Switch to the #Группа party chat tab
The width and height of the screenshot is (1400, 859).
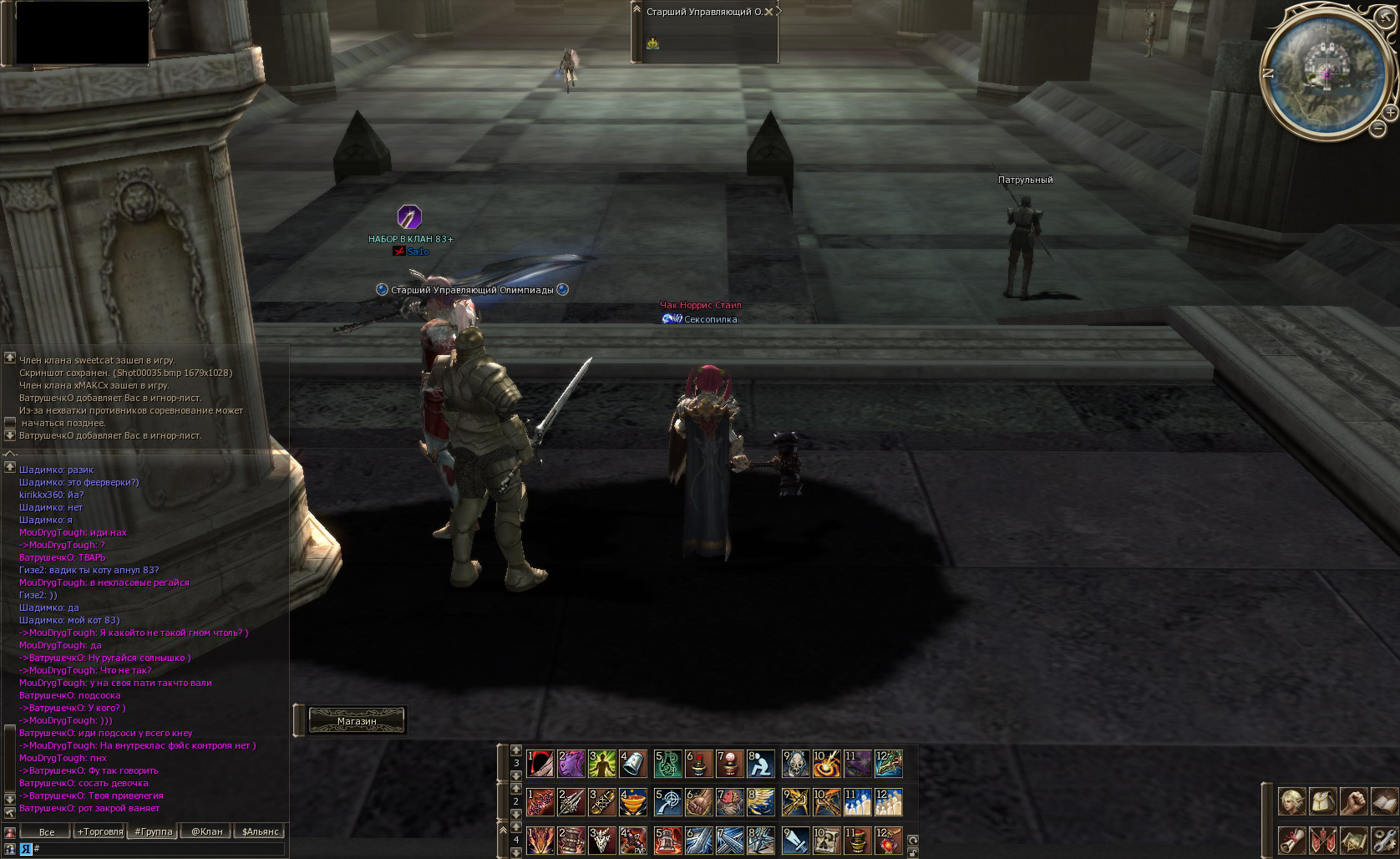153,831
